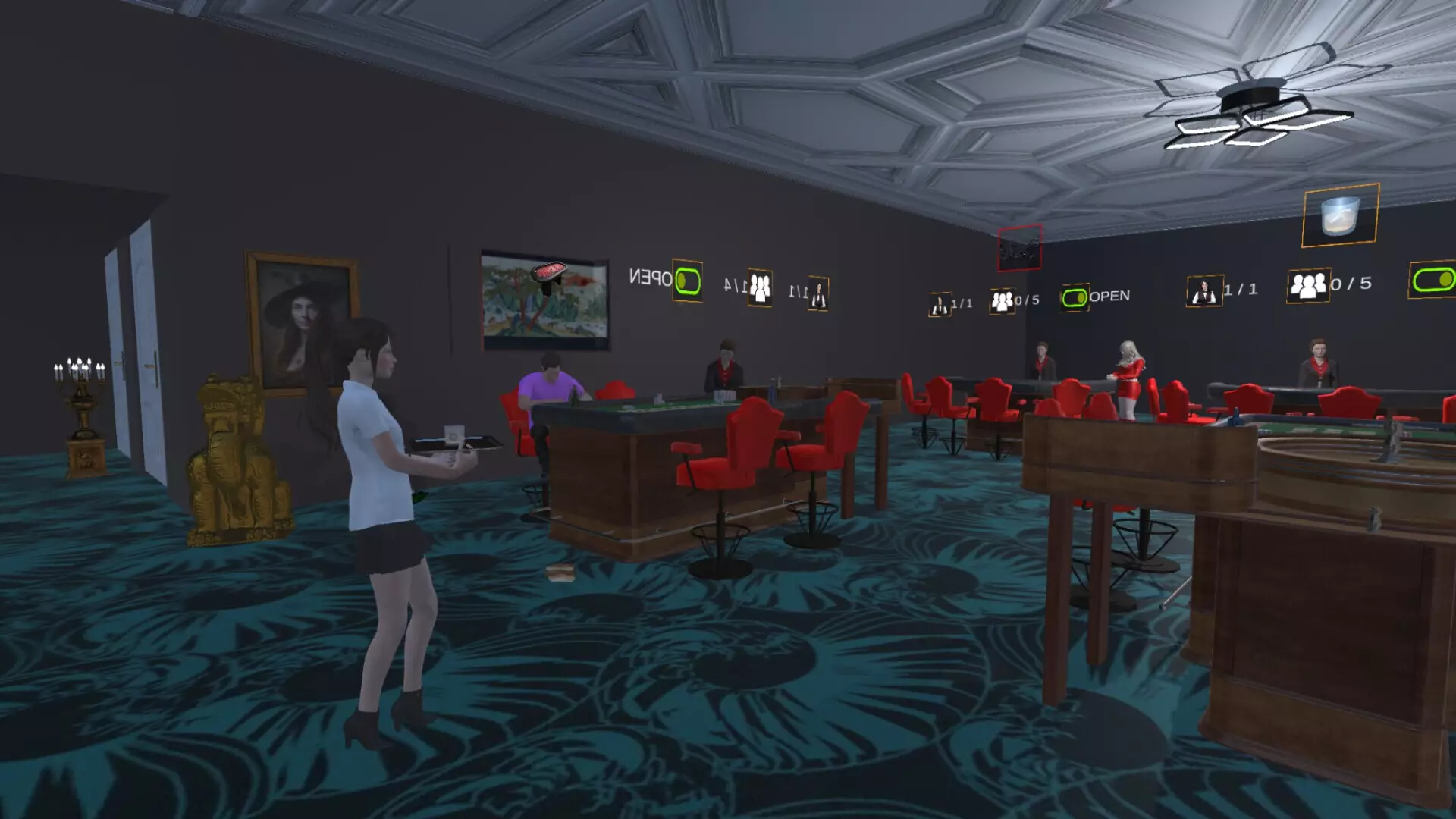Viewport: 1456px width, 819px height.
Task: Click the drink glass icon in the orange frame
Action: (1337, 215)
